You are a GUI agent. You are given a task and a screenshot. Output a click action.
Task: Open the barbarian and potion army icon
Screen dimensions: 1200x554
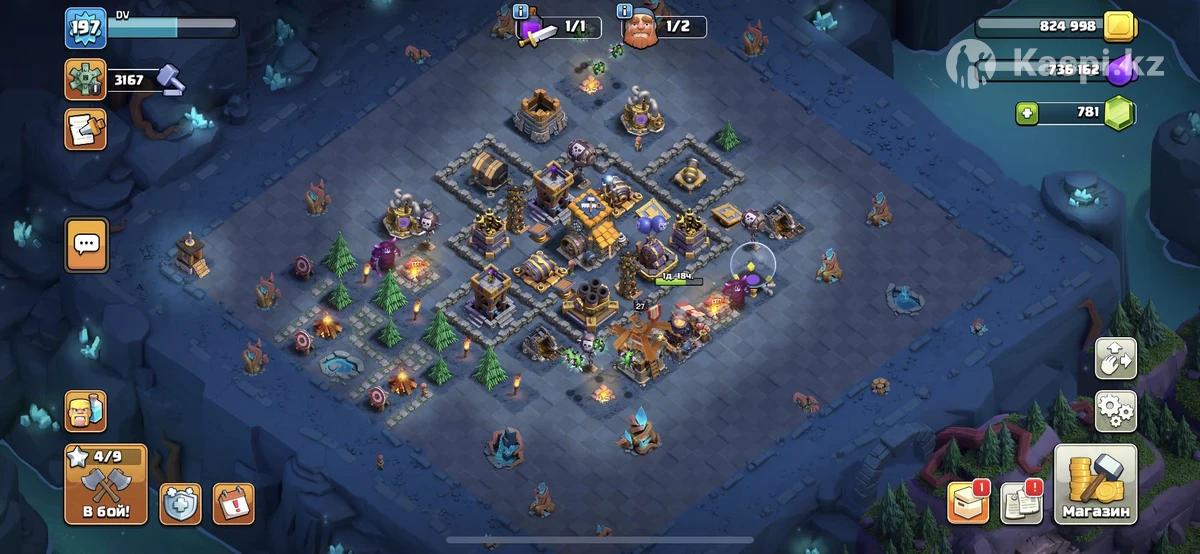pyautogui.click(x=85, y=411)
